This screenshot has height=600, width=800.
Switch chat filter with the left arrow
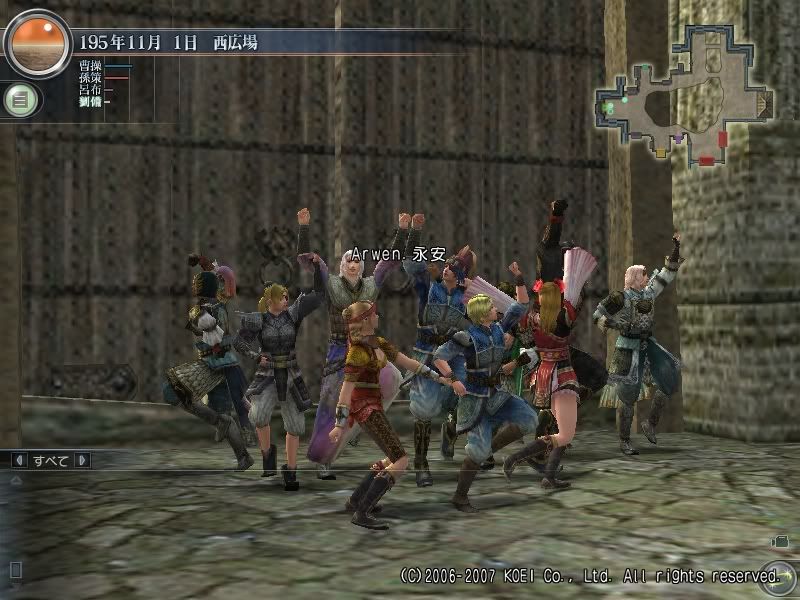(18, 461)
